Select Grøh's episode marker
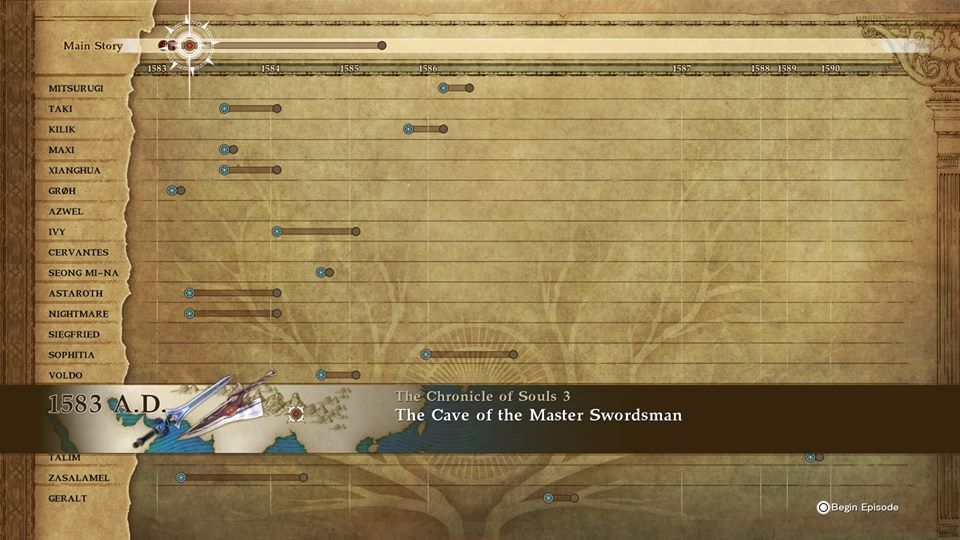The height and width of the screenshot is (540, 960). tap(172, 190)
